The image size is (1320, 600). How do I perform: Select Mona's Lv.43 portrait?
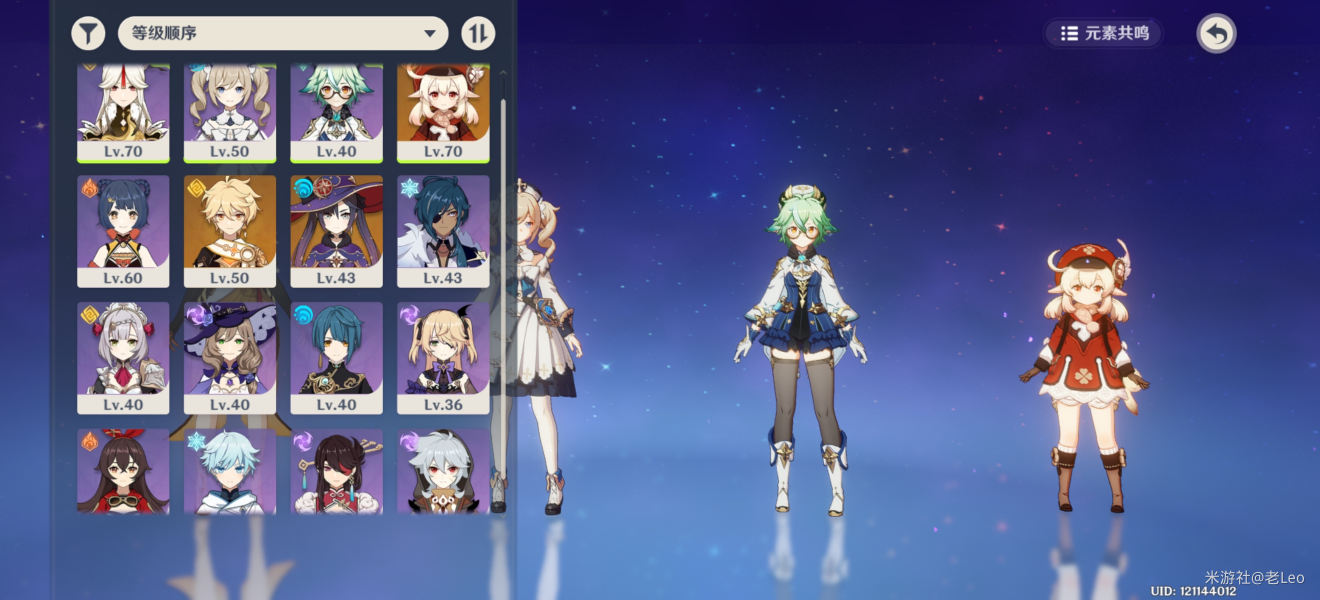pos(337,231)
